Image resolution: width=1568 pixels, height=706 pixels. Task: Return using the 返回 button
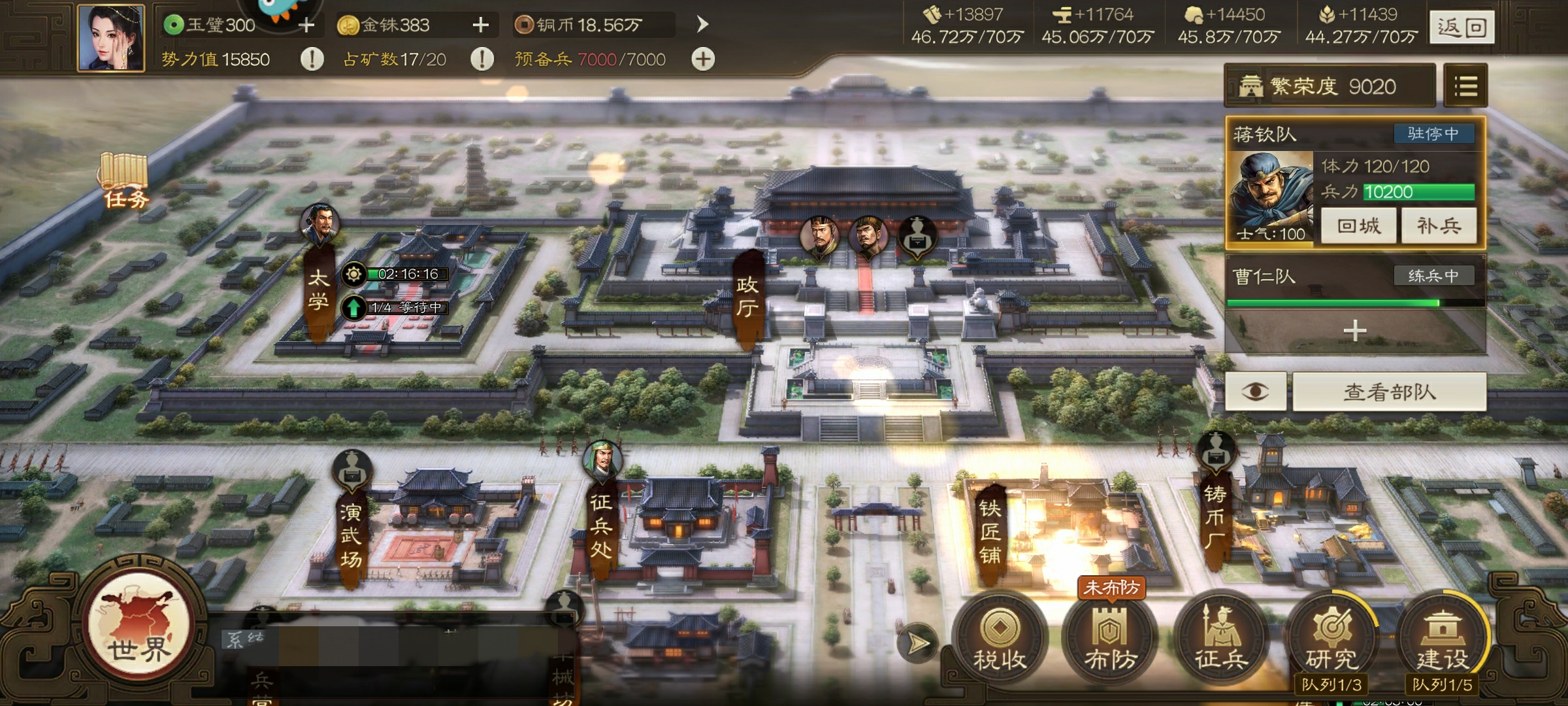[x=1461, y=27]
